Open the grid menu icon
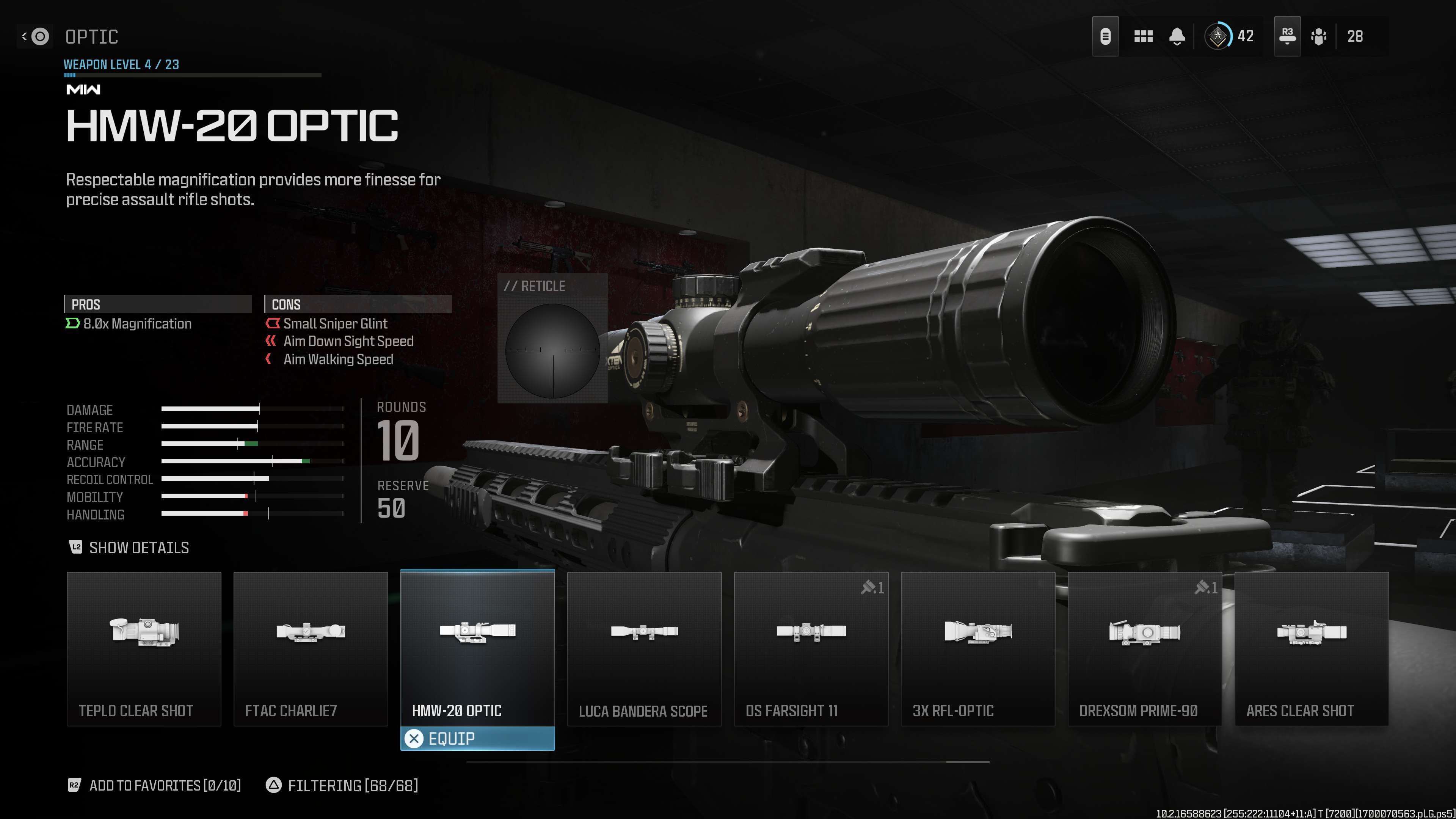The image size is (1456, 819). [x=1143, y=37]
